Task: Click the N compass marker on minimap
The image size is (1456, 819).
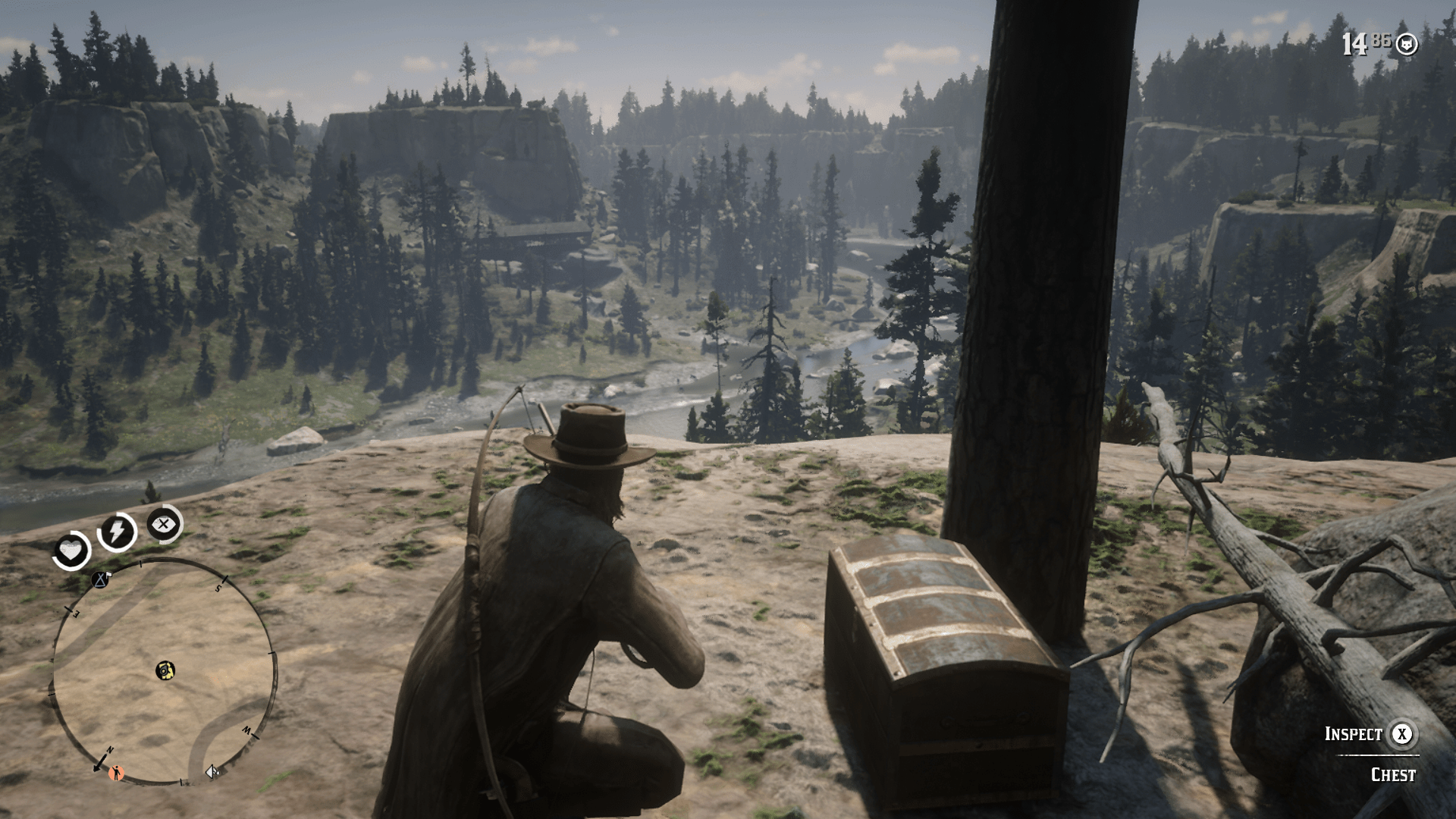Action: (x=110, y=749)
